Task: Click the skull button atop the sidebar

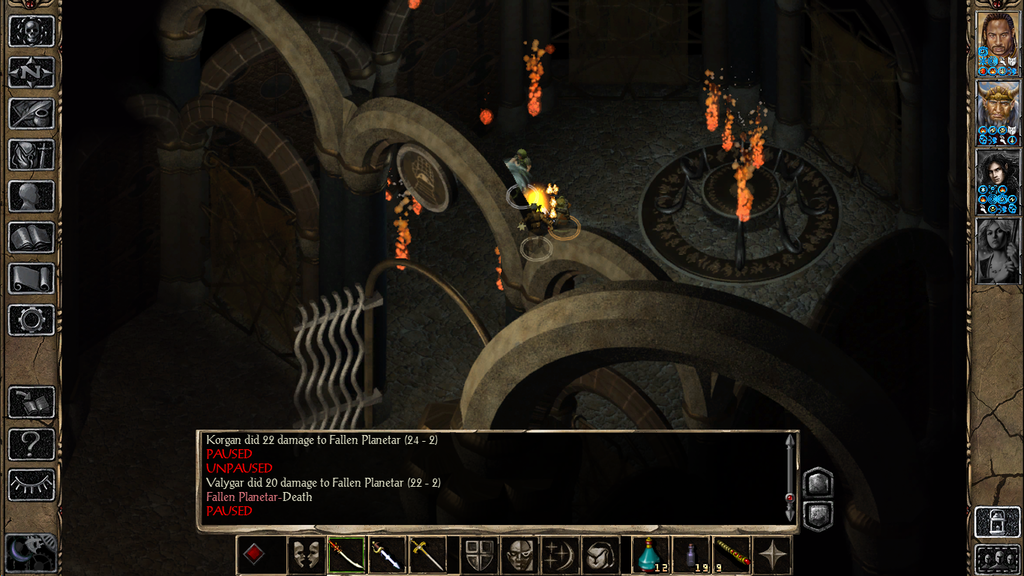Action: (31, 31)
